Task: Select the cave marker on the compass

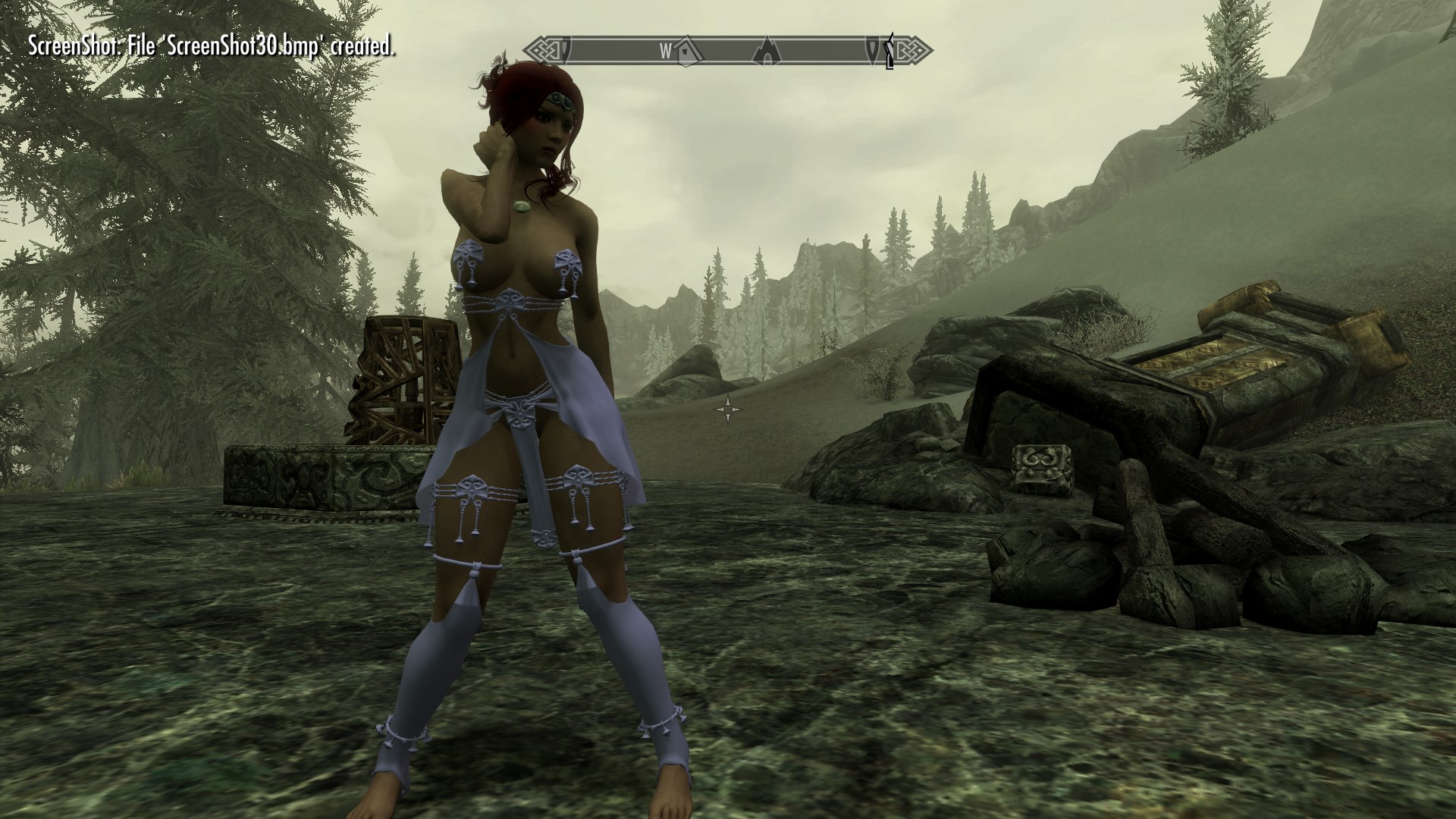Action: tap(767, 51)
